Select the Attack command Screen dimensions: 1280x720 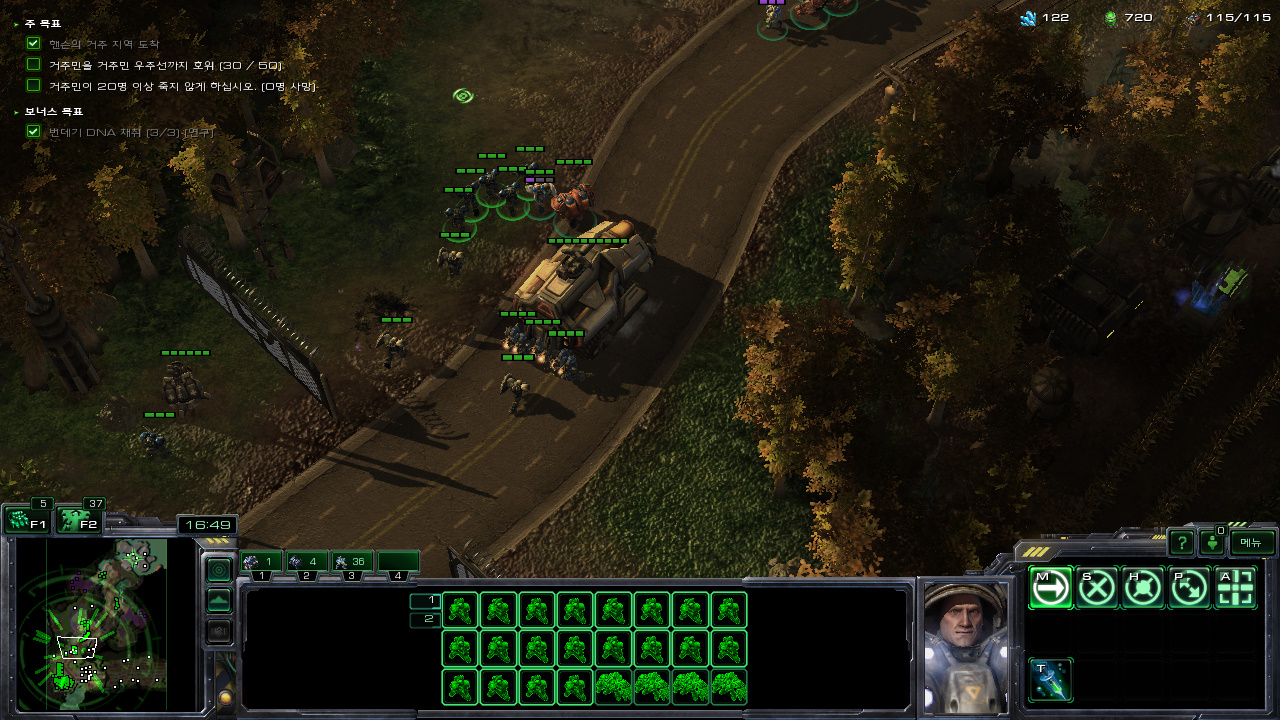point(1236,588)
